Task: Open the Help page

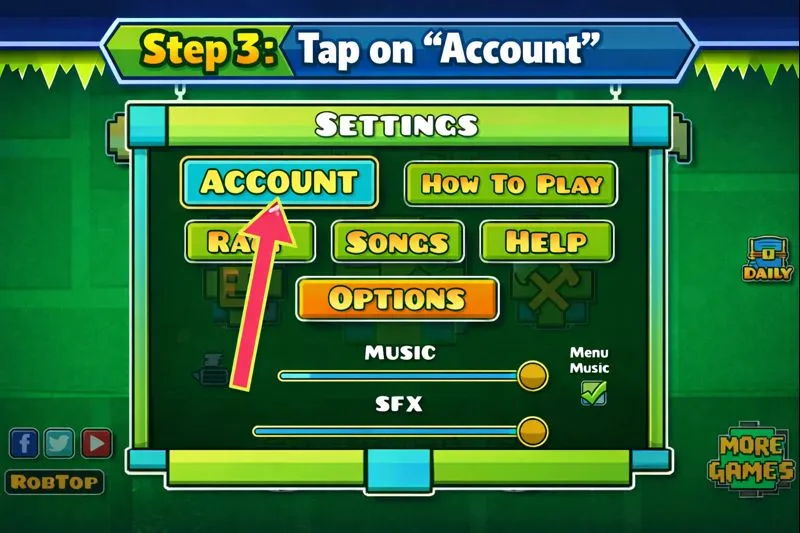Action: coord(546,242)
